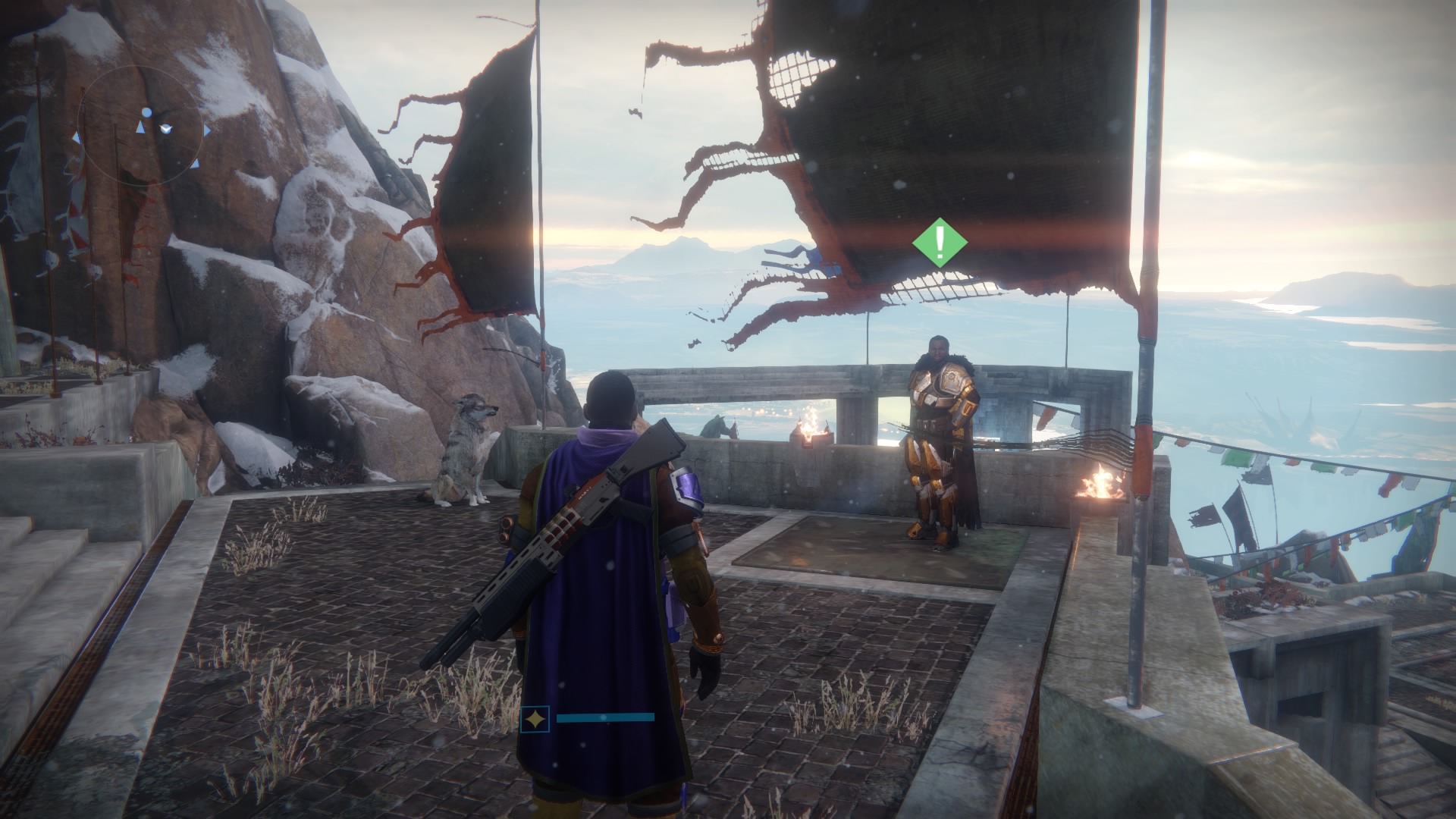1456x819 pixels.
Task: Select the green exclamation quest marker
Action: click(x=940, y=243)
